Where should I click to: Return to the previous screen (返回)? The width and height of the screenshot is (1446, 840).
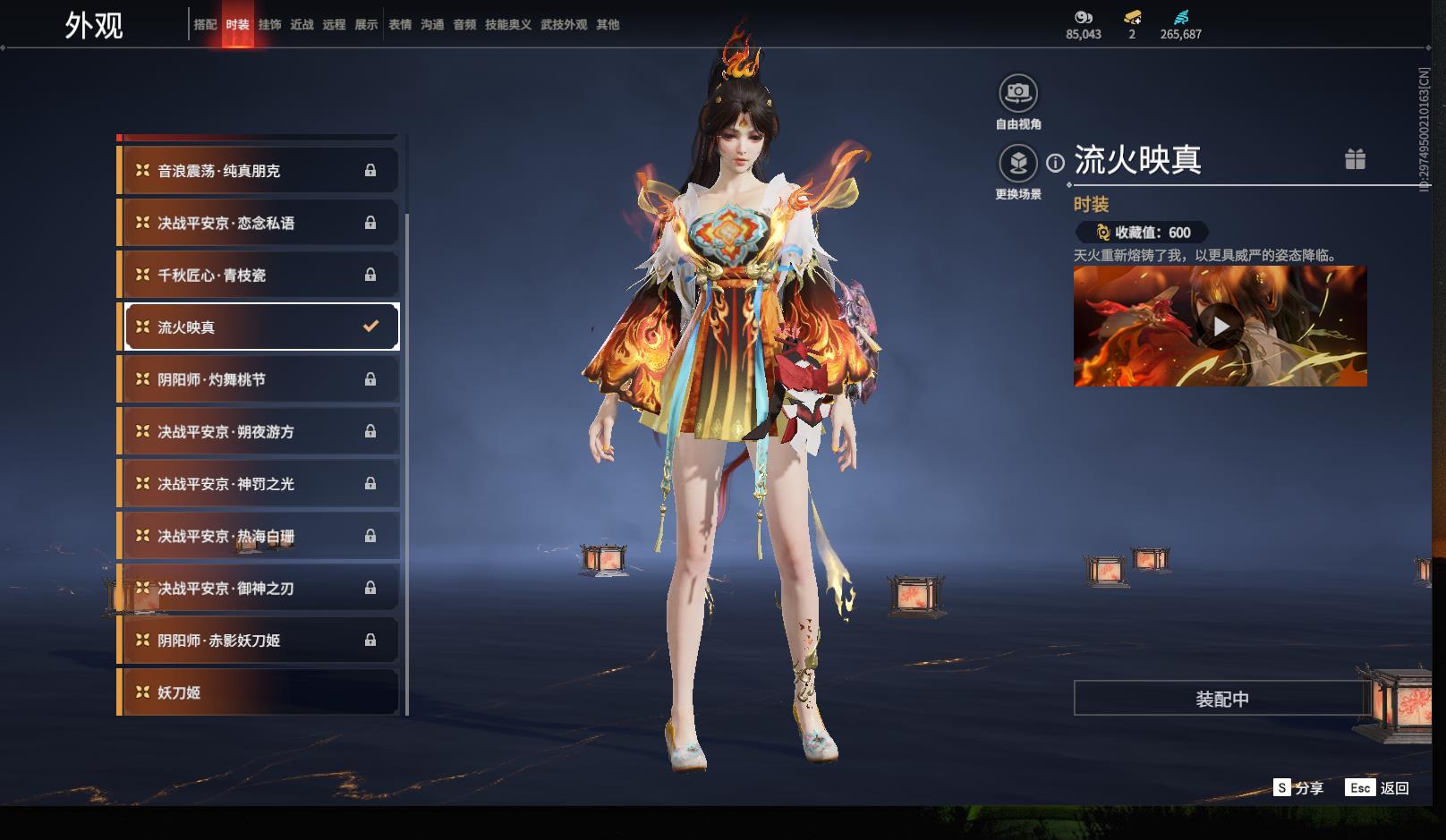tap(1378, 788)
